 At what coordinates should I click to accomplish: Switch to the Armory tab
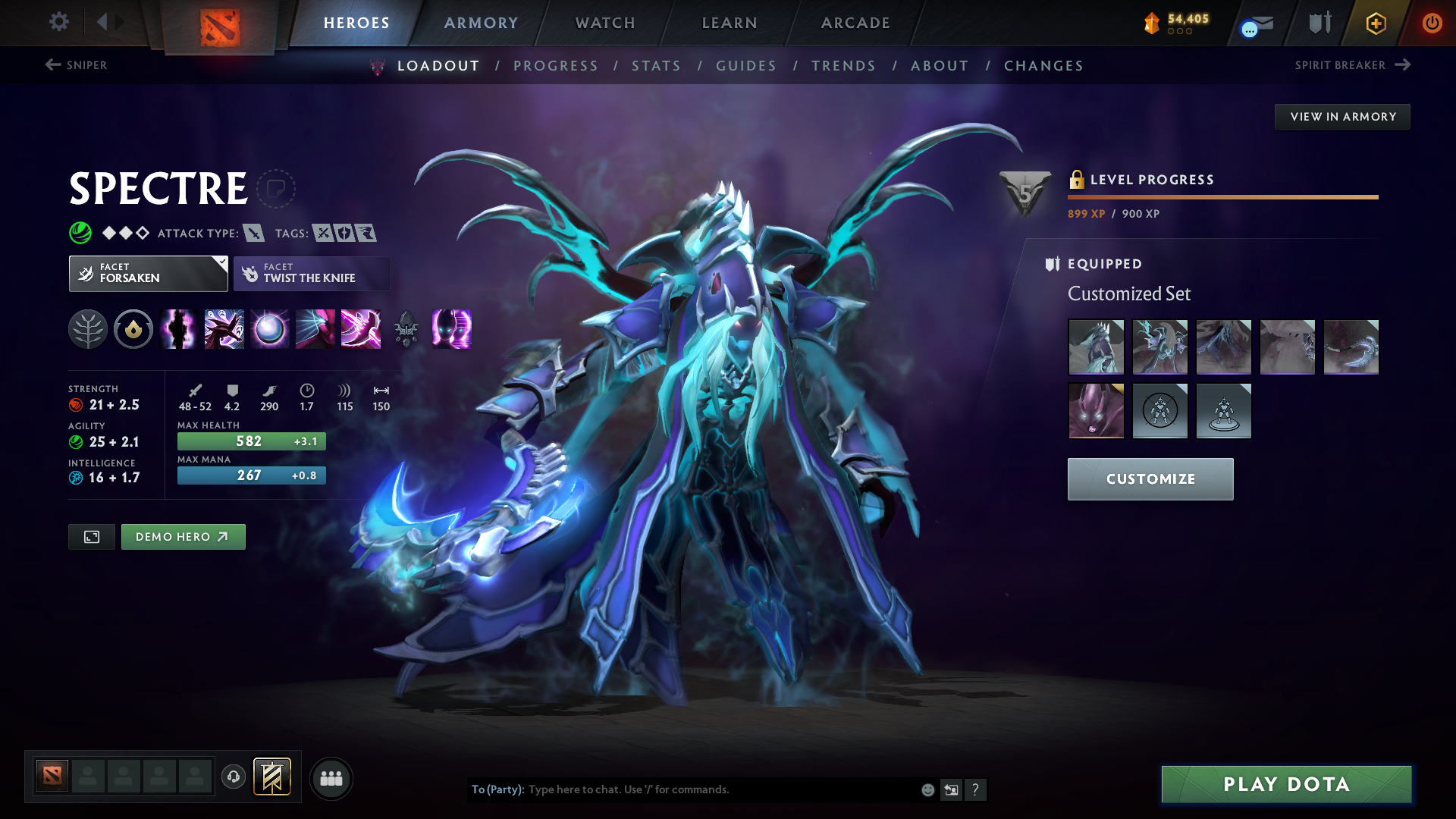[x=480, y=23]
